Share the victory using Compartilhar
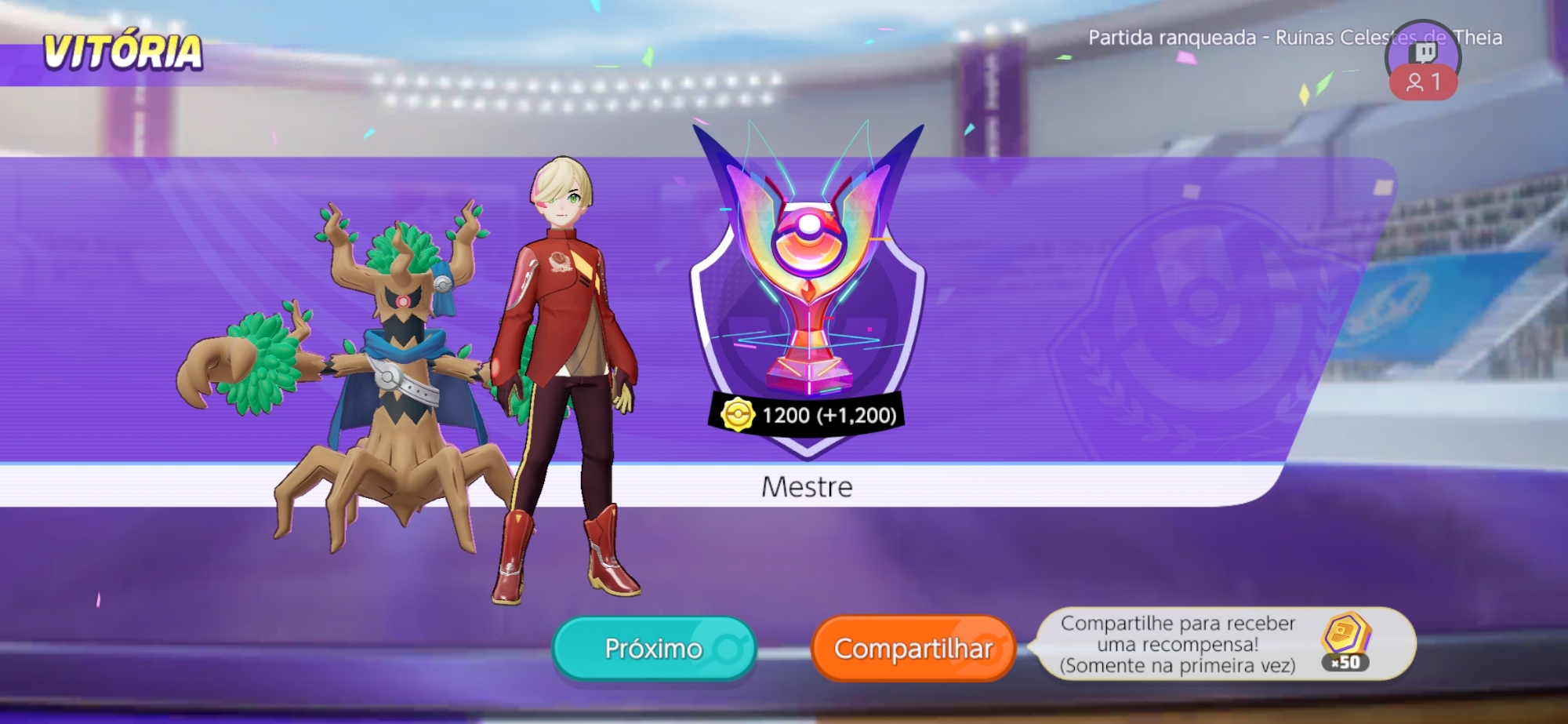The height and width of the screenshot is (724, 1568). coord(913,648)
